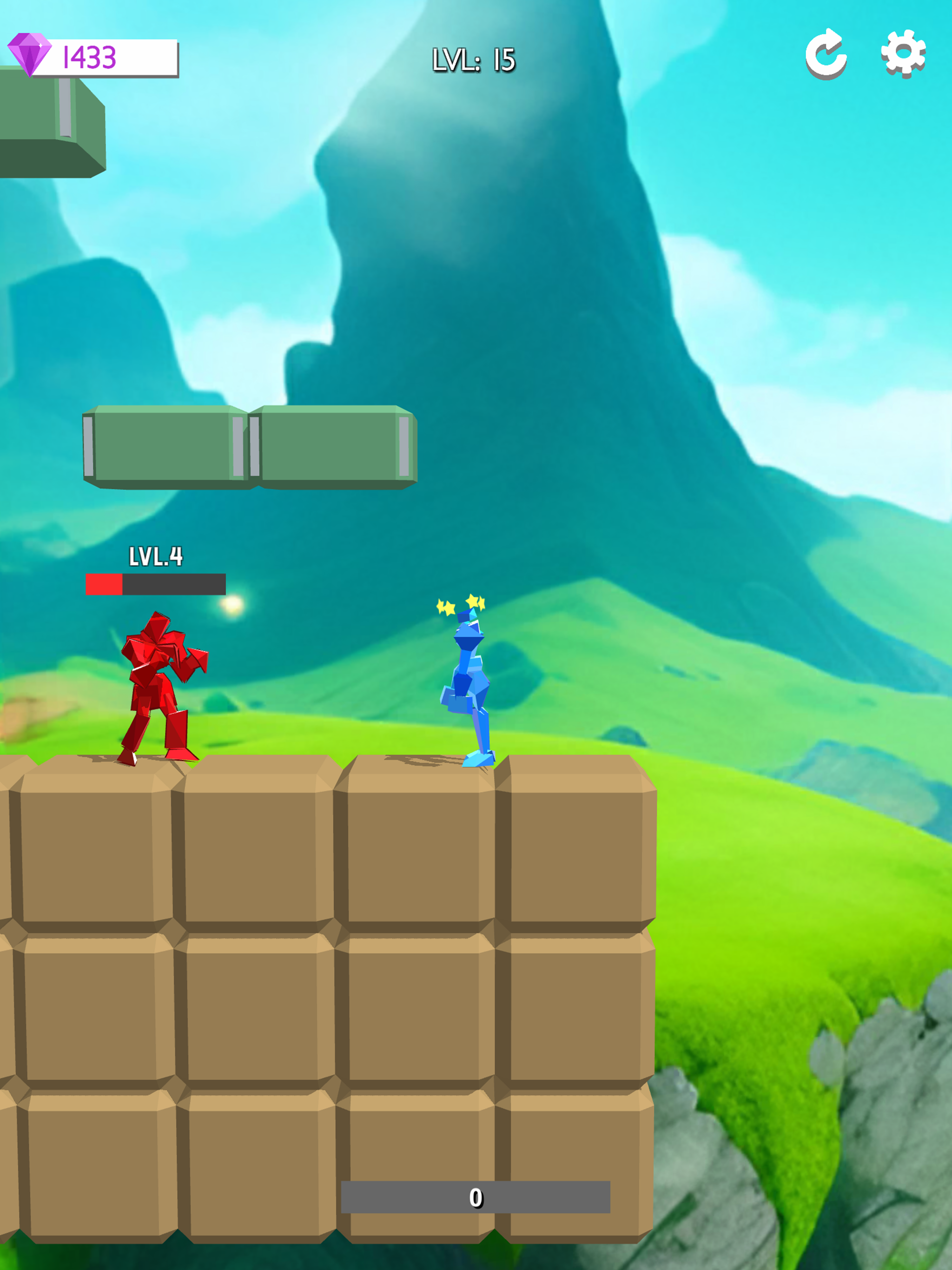Tap the restart level icon

click(x=827, y=54)
